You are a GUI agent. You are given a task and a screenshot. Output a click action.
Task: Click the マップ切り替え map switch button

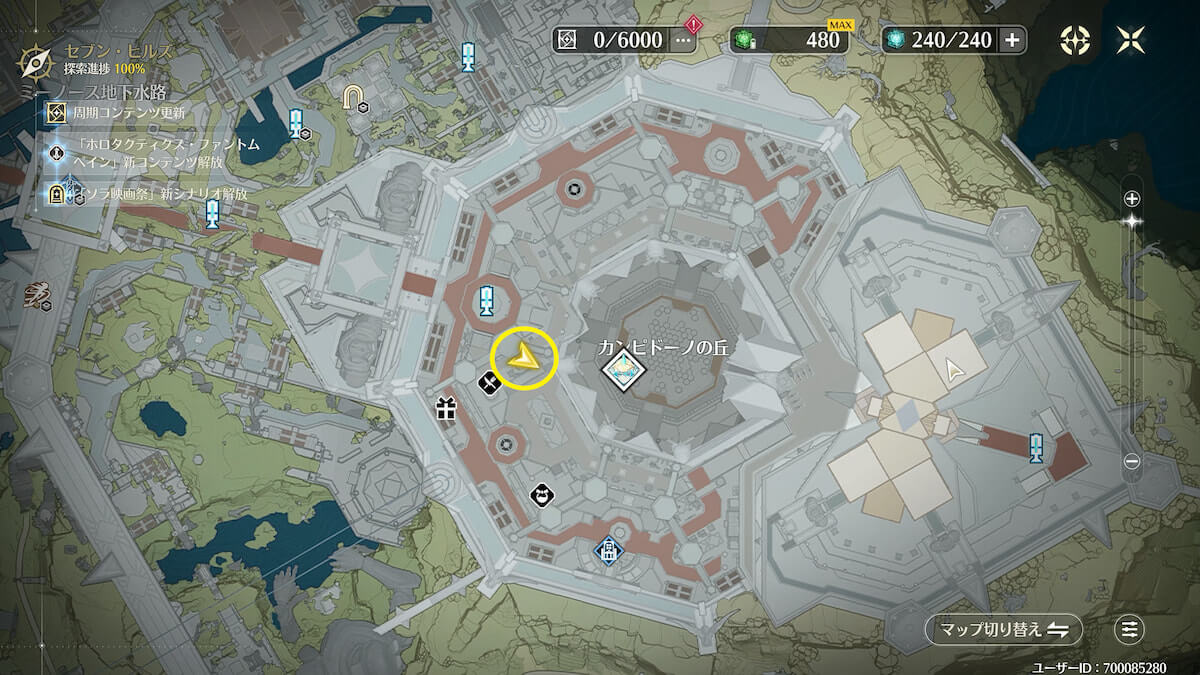(x=1003, y=629)
